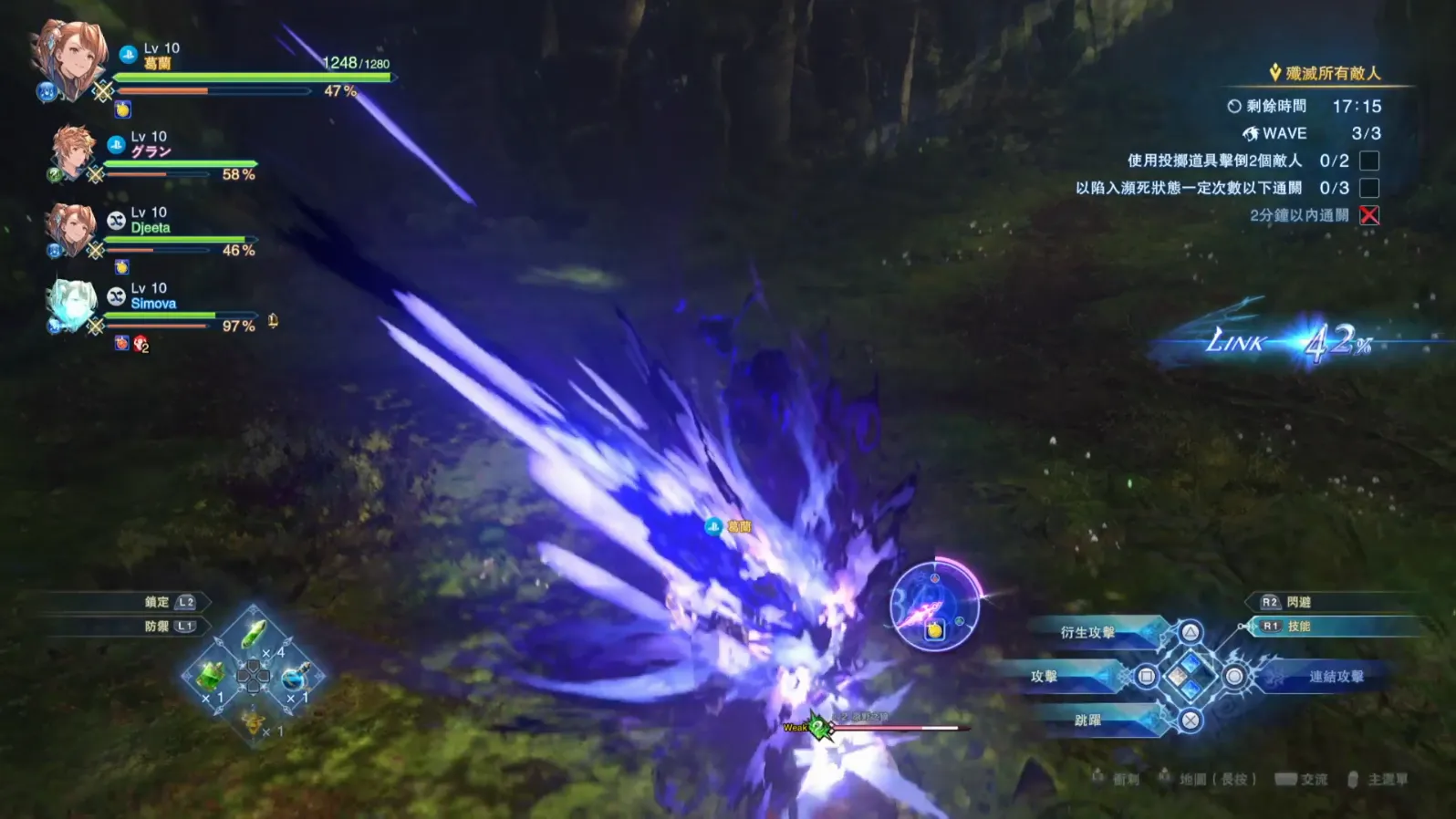Use the blue round flask potion

295,677
